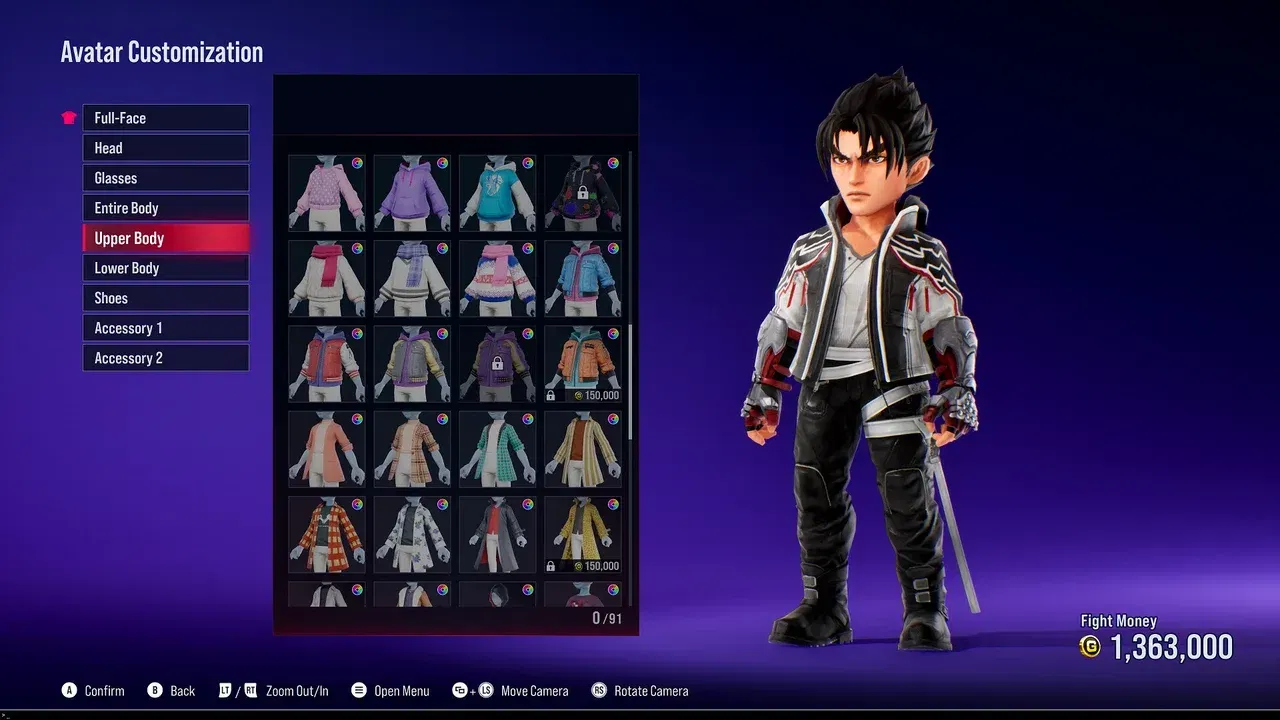This screenshot has height=720, width=1280.
Task: Click the Back button label
Action: tap(184, 690)
